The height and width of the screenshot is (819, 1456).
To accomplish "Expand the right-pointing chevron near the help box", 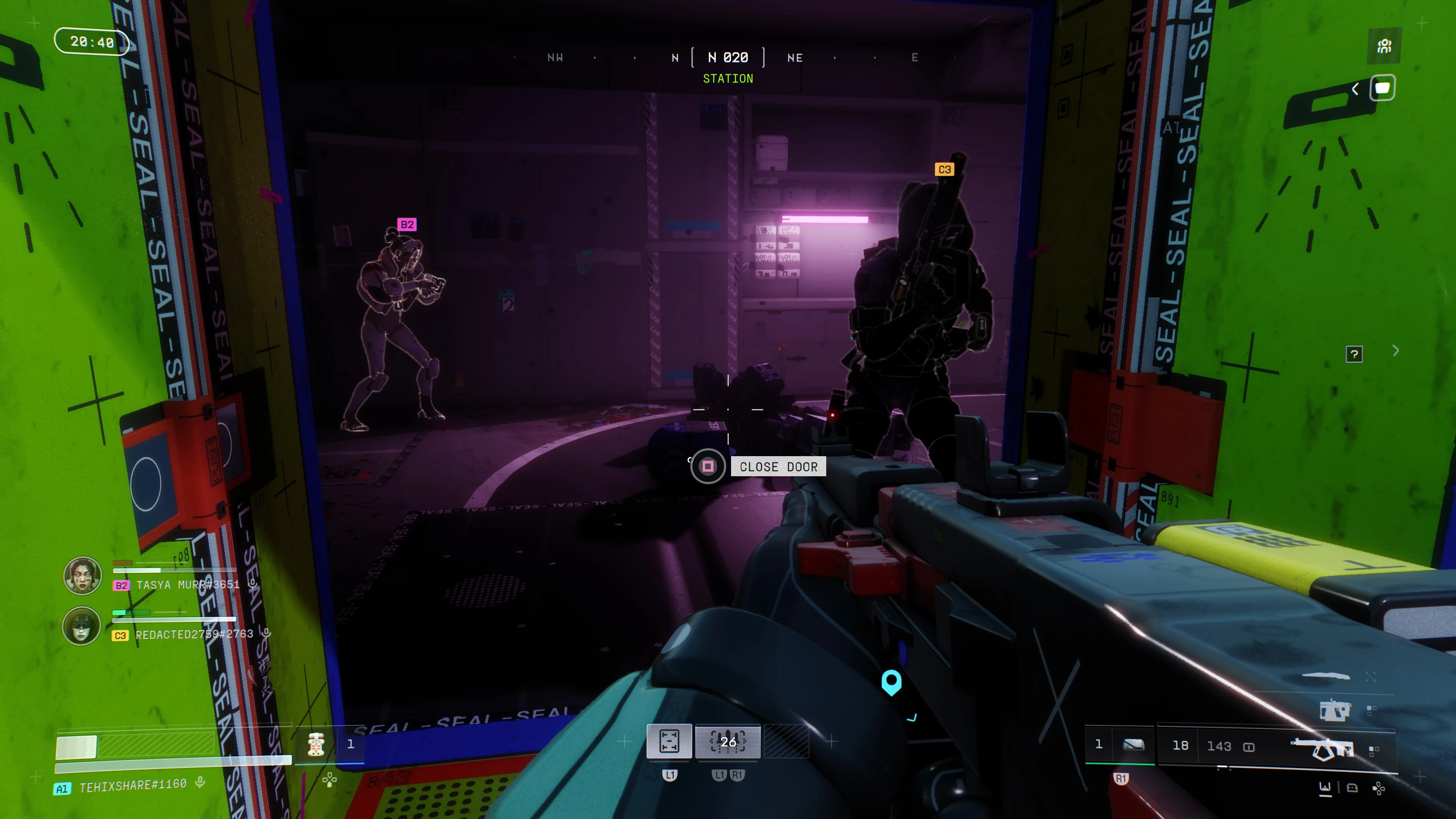I will [1395, 351].
